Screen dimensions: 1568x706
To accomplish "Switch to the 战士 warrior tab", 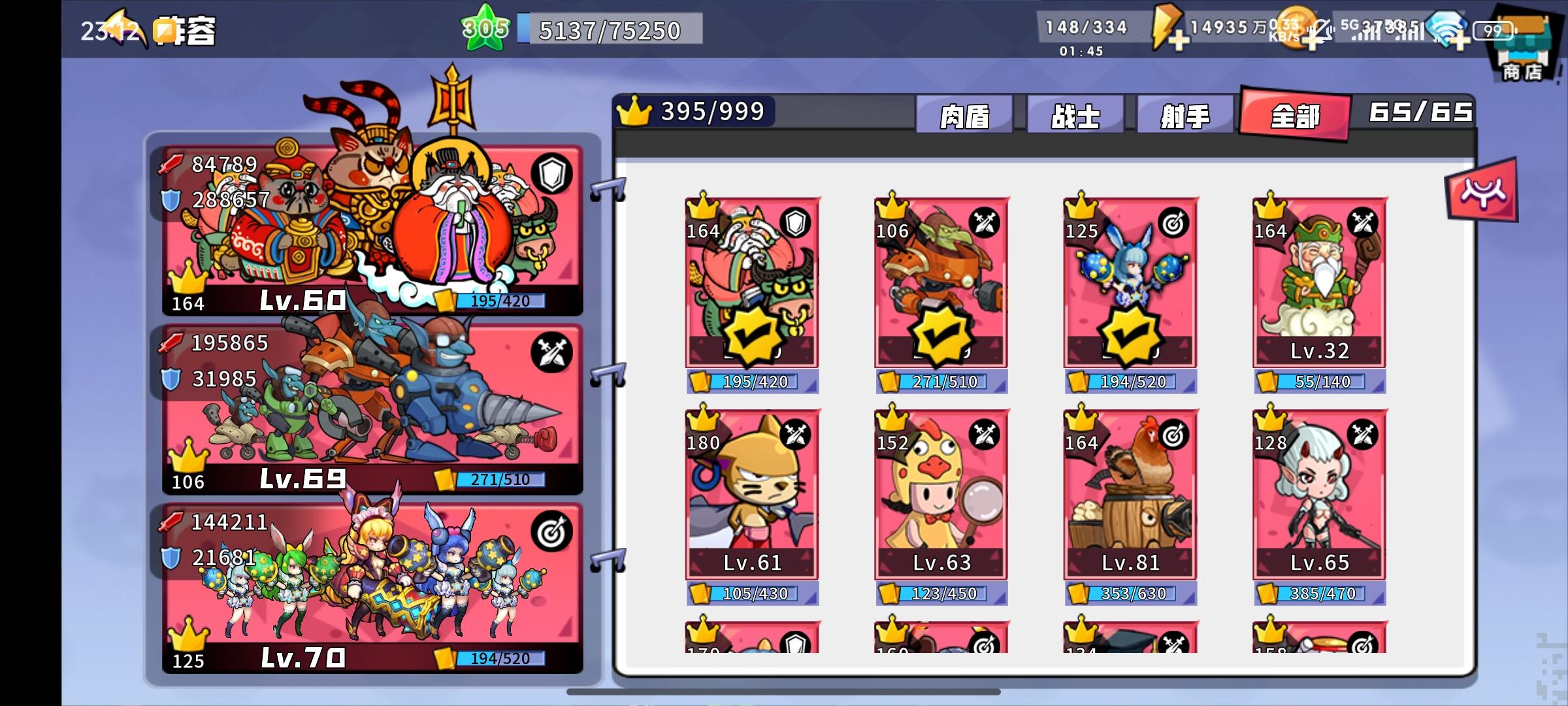I will pos(1074,114).
